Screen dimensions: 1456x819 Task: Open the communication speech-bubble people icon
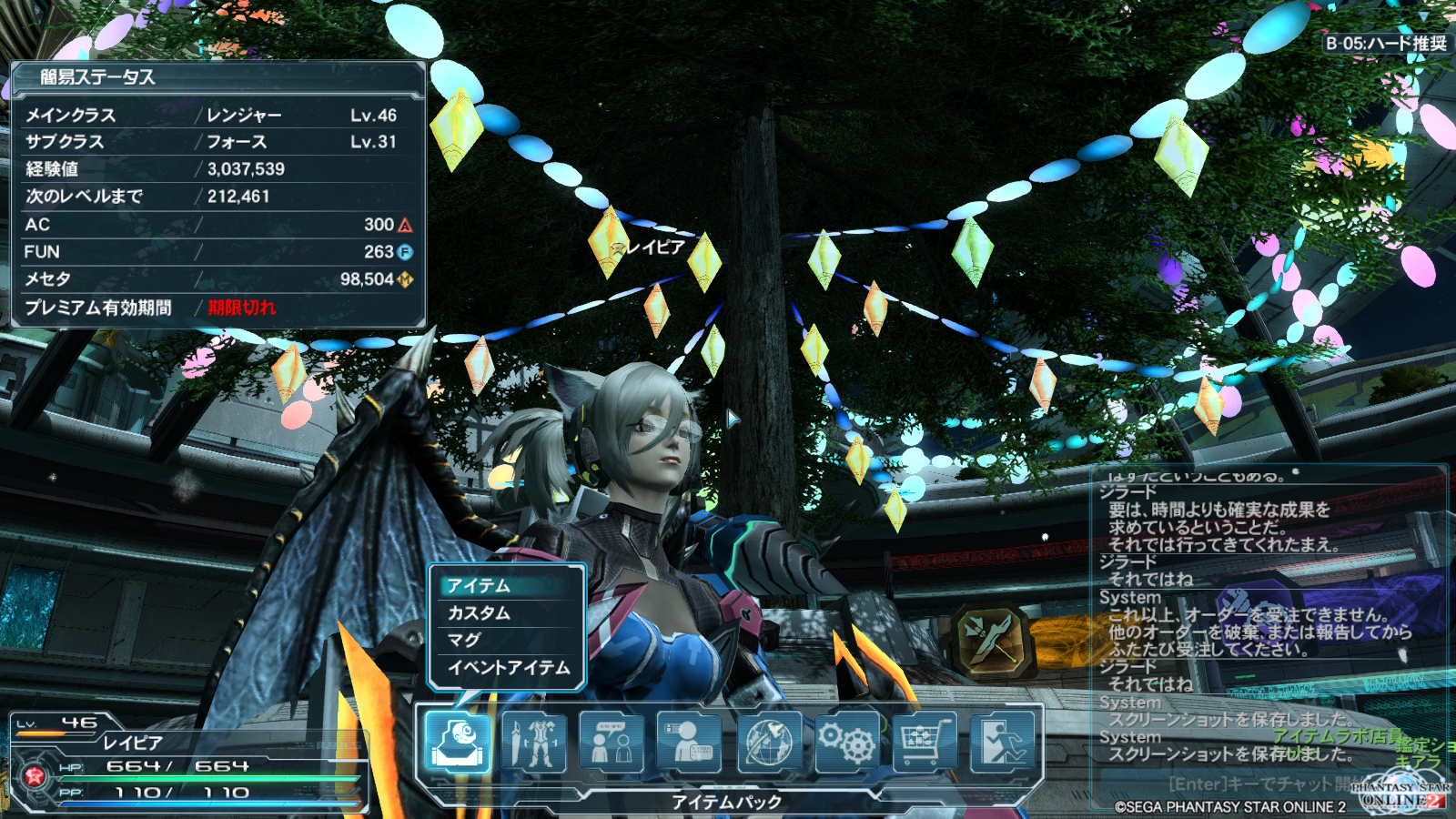(x=612, y=742)
